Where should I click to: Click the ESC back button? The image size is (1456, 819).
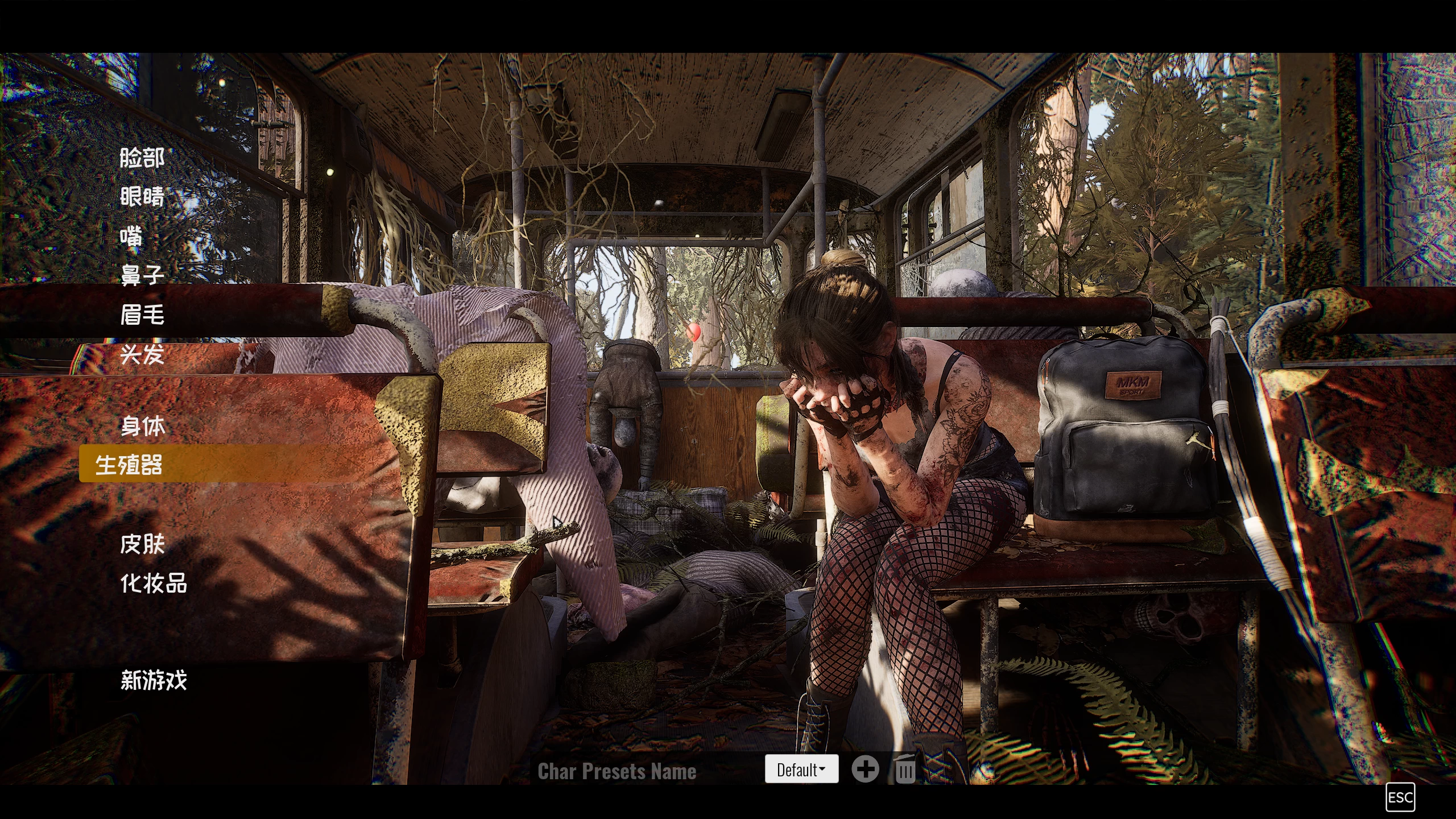tap(1400, 797)
